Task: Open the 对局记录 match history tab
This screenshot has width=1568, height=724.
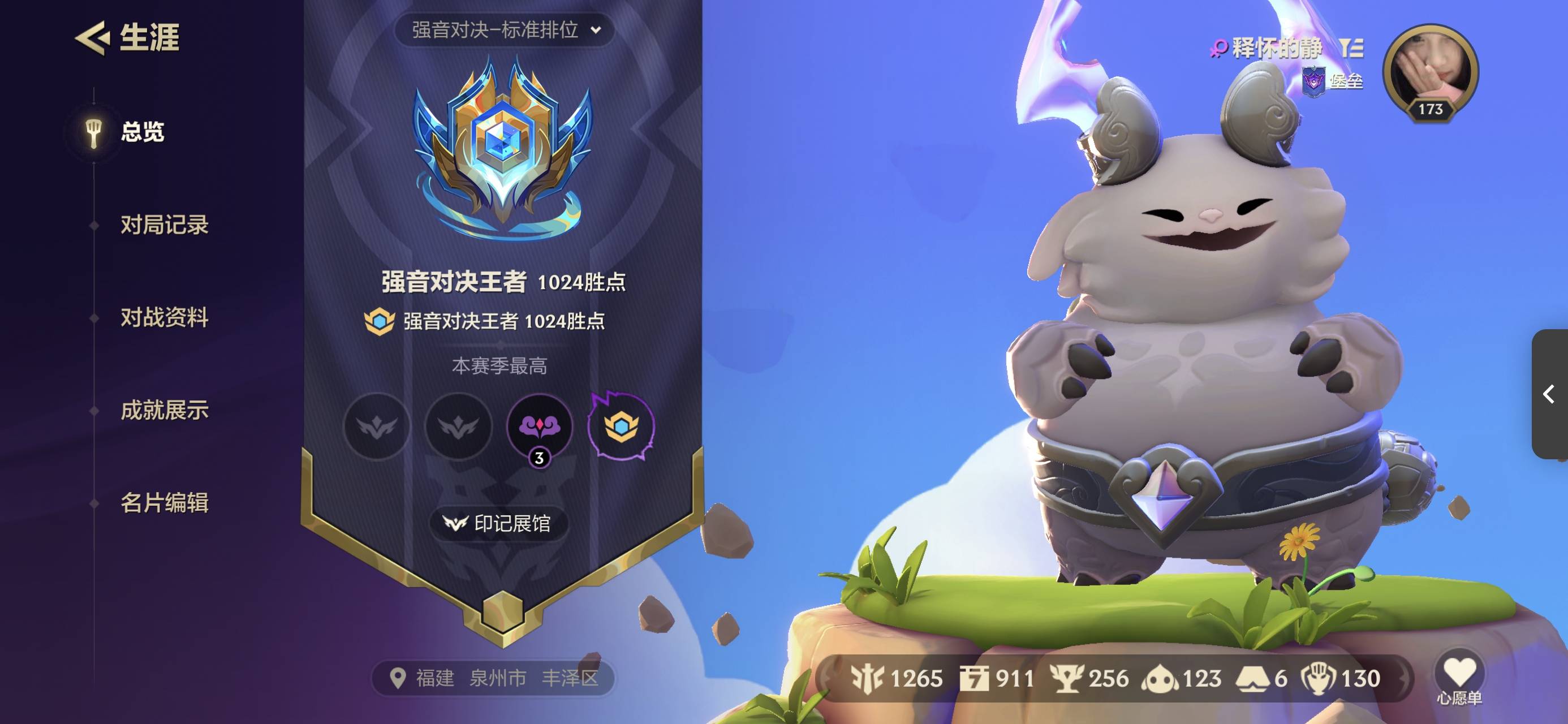Action: coord(163,225)
